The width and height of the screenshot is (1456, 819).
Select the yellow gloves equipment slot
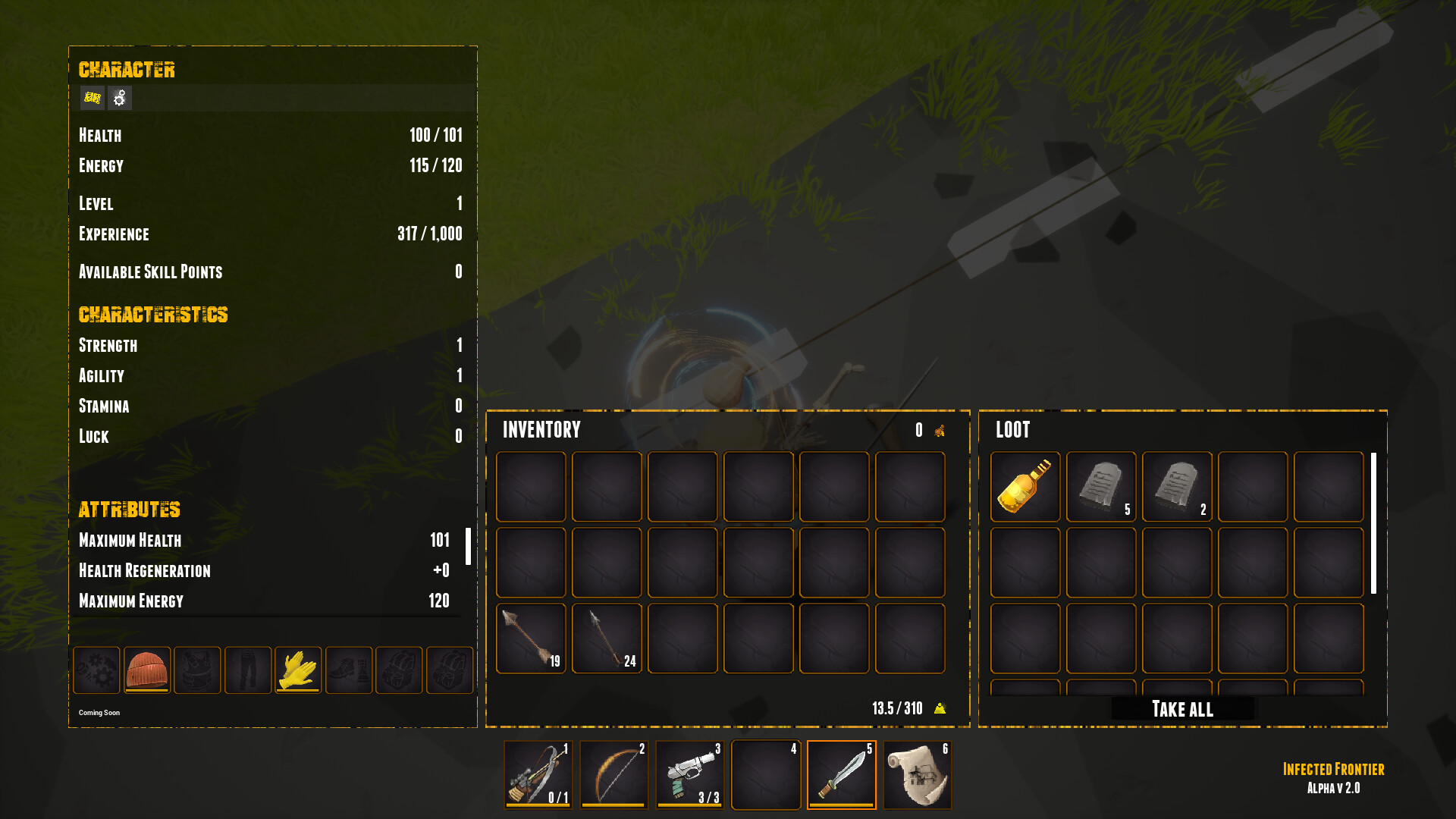point(298,670)
